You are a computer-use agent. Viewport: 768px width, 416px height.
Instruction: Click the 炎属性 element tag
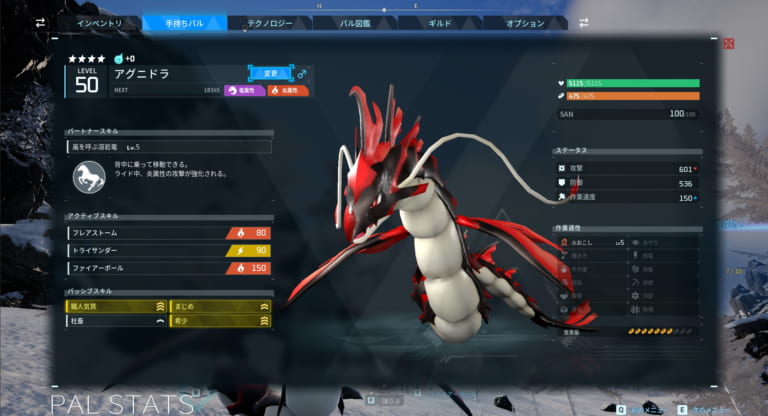click(287, 90)
